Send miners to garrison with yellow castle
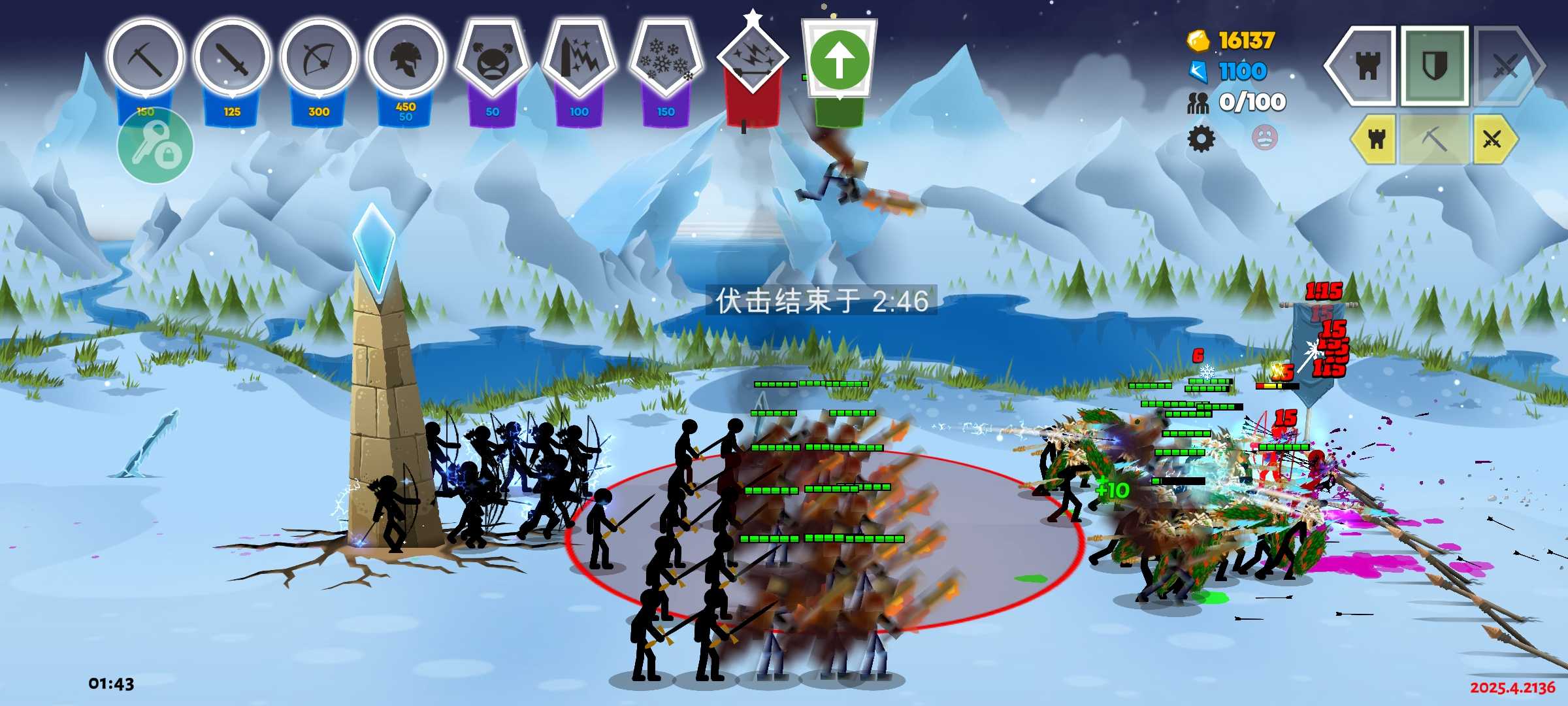 tap(1376, 139)
